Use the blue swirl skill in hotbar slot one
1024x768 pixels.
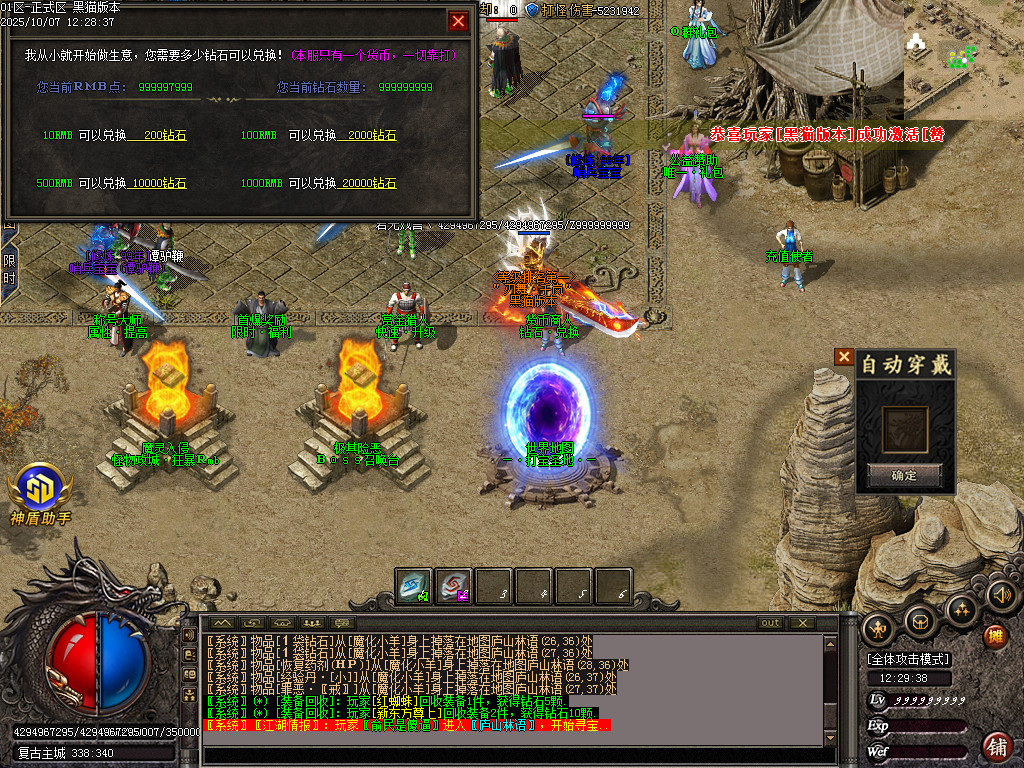tap(413, 586)
